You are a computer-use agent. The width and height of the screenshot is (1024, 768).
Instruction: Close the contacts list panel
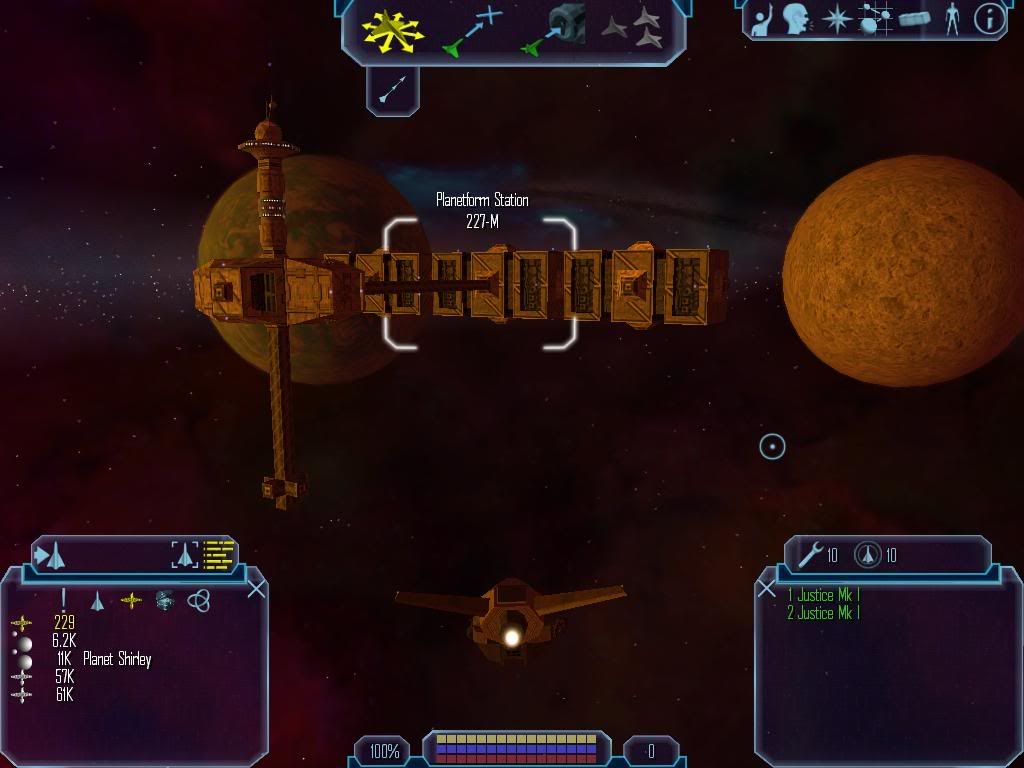coord(257,589)
